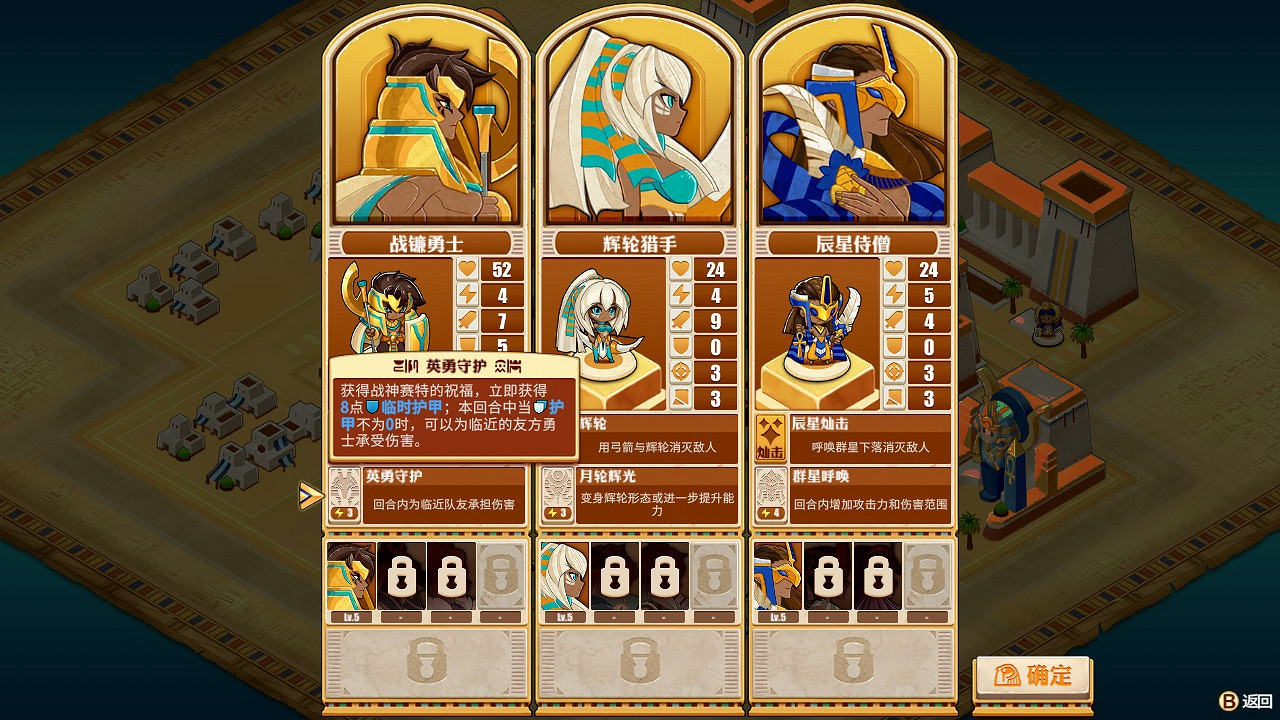This screenshot has width=1280, height=720.
Task: Click the lightning energy icon of 辉轮猎手
Action: click(683, 295)
